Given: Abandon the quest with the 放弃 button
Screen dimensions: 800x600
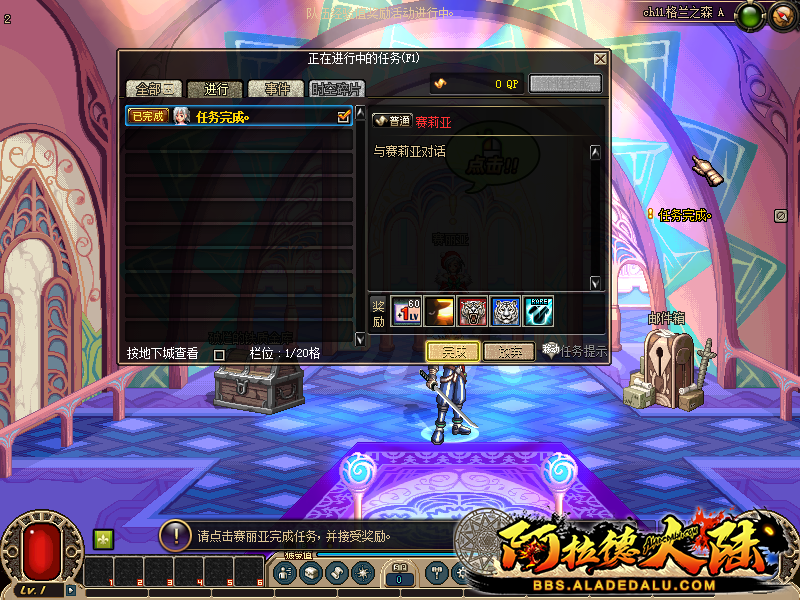Looking at the screenshot, I should pyautogui.click(x=509, y=352).
